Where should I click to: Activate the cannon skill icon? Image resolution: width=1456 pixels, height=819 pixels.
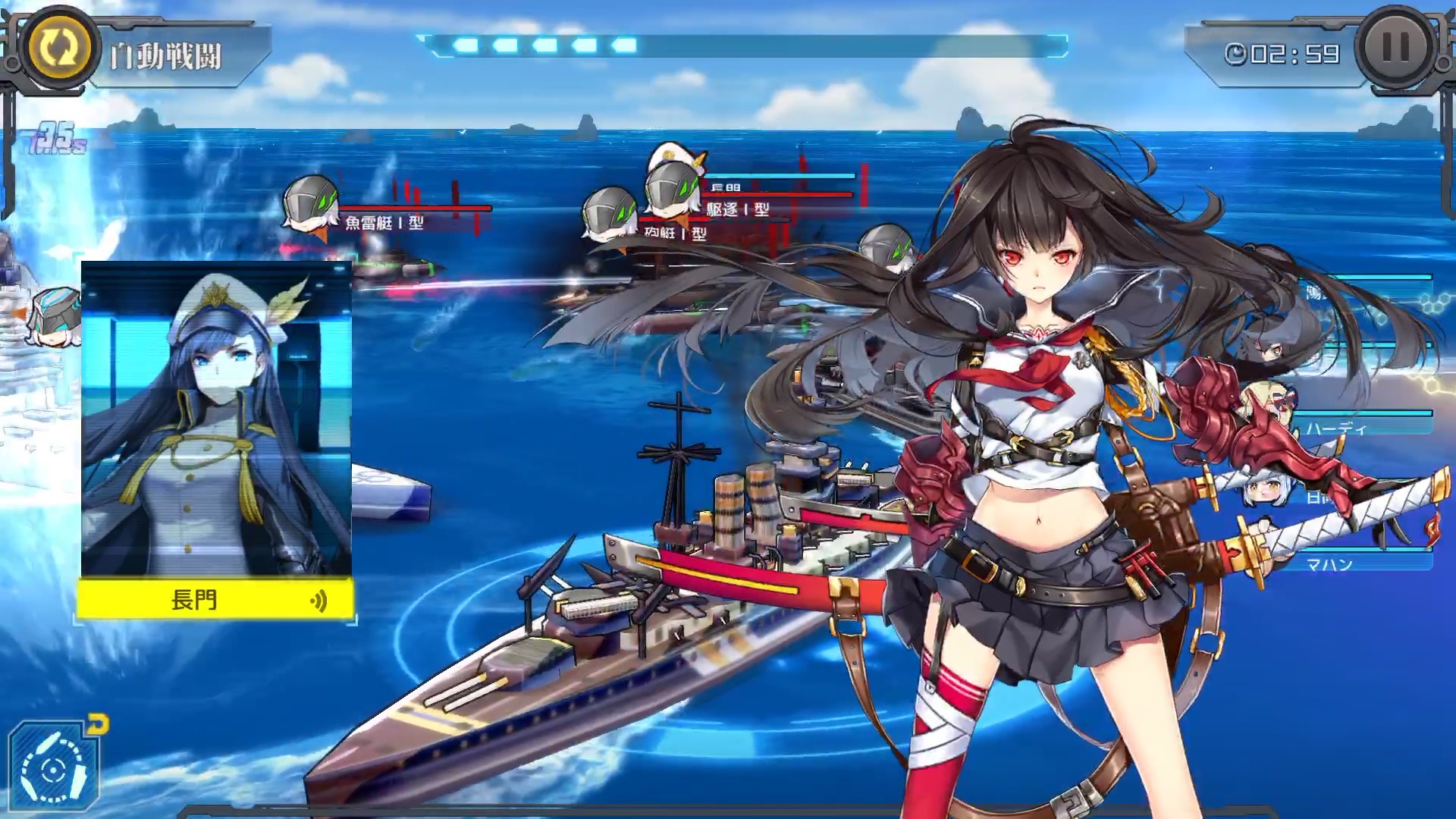(53, 767)
